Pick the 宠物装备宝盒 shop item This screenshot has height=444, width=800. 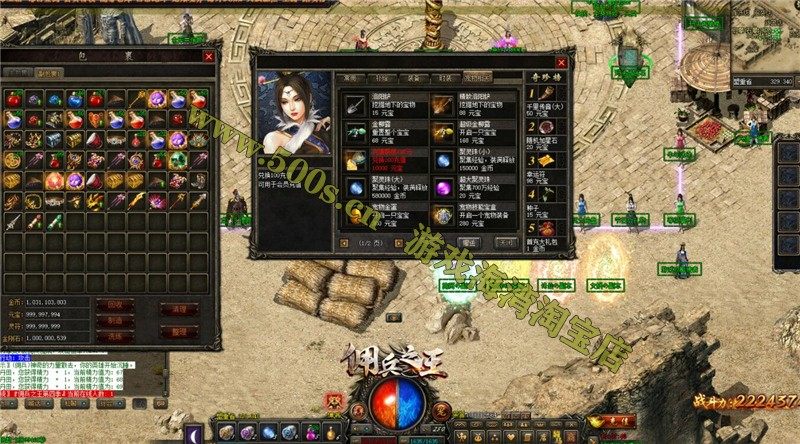click(441, 215)
